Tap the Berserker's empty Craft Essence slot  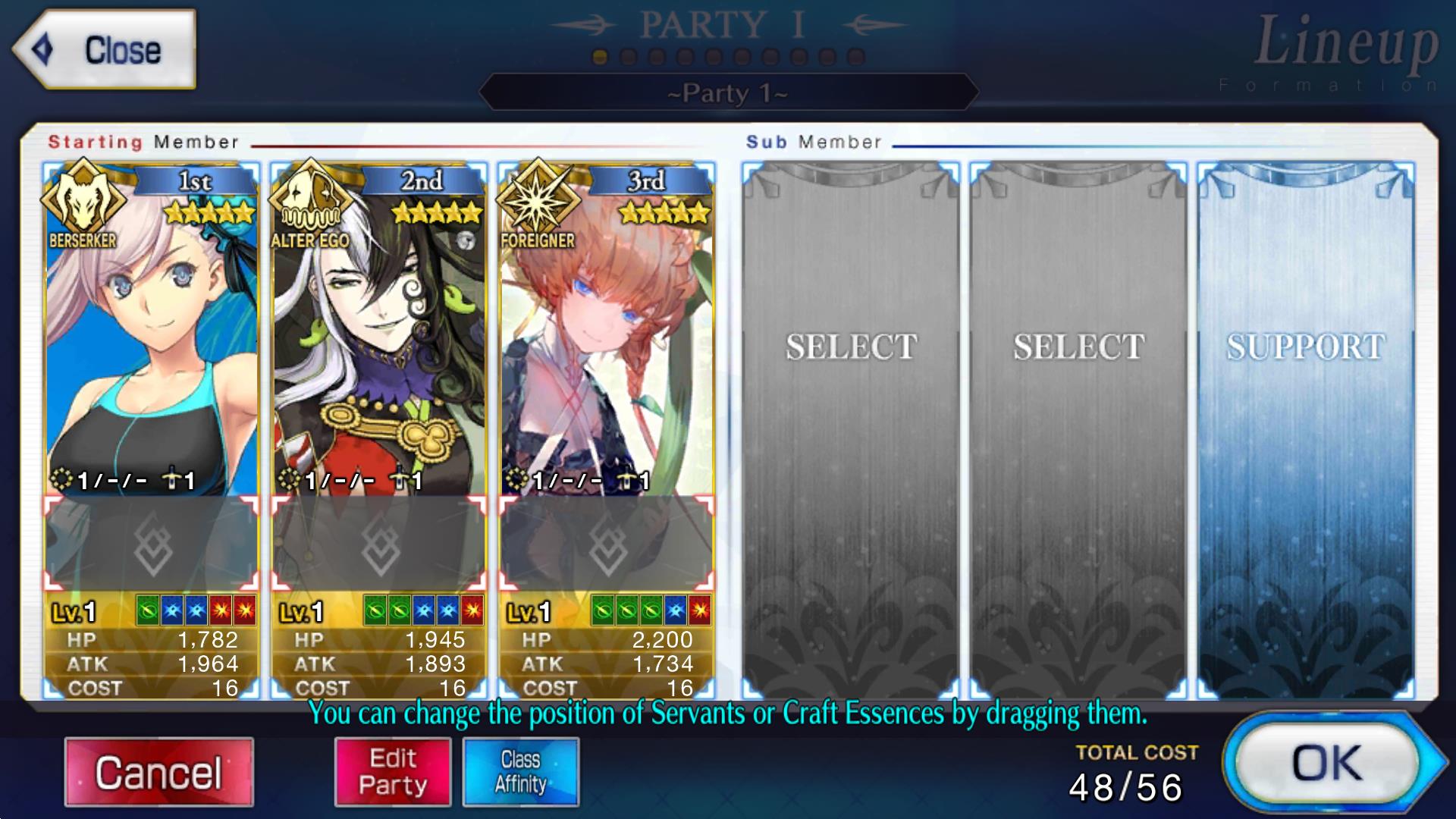tap(152, 544)
